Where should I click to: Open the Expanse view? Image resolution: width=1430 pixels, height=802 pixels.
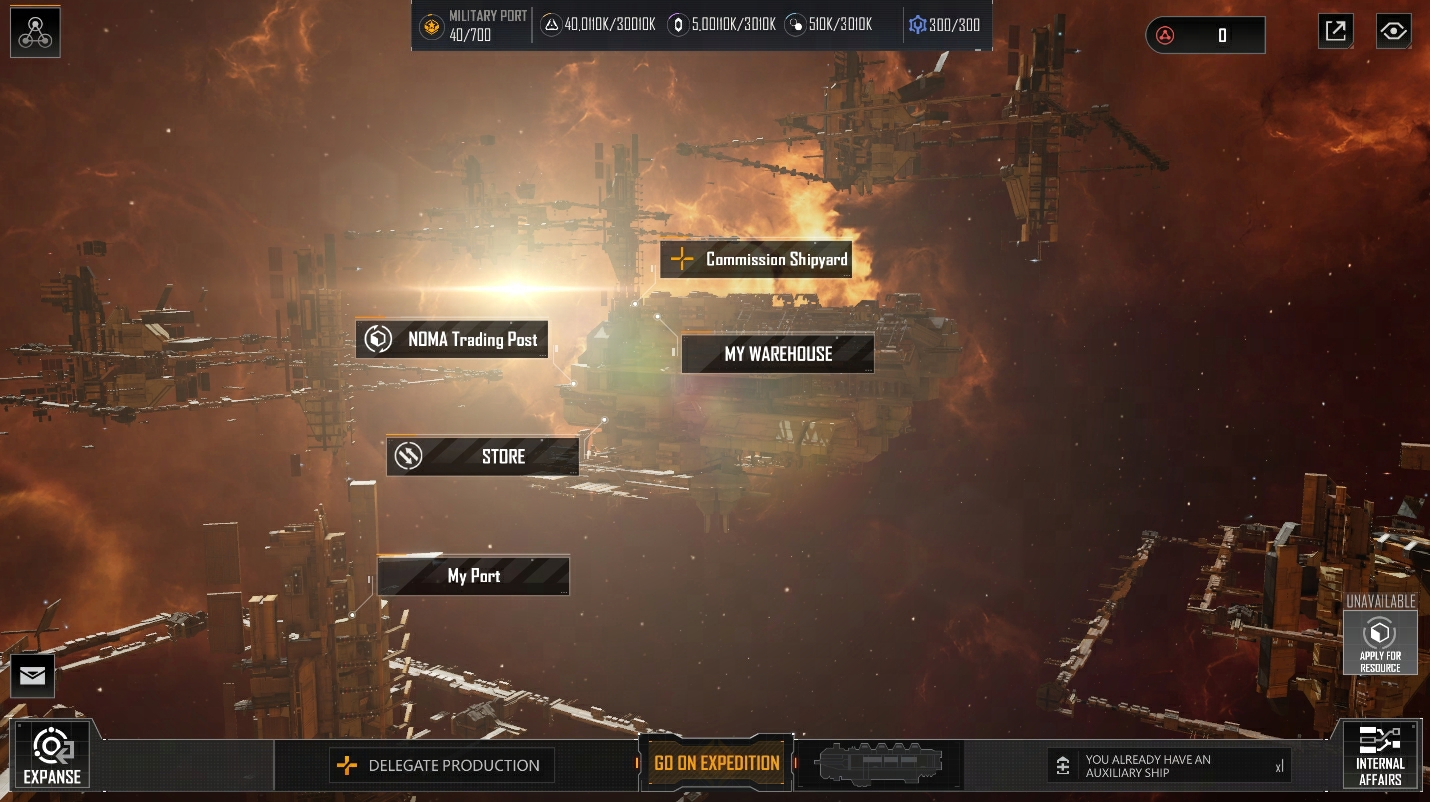coord(51,756)
